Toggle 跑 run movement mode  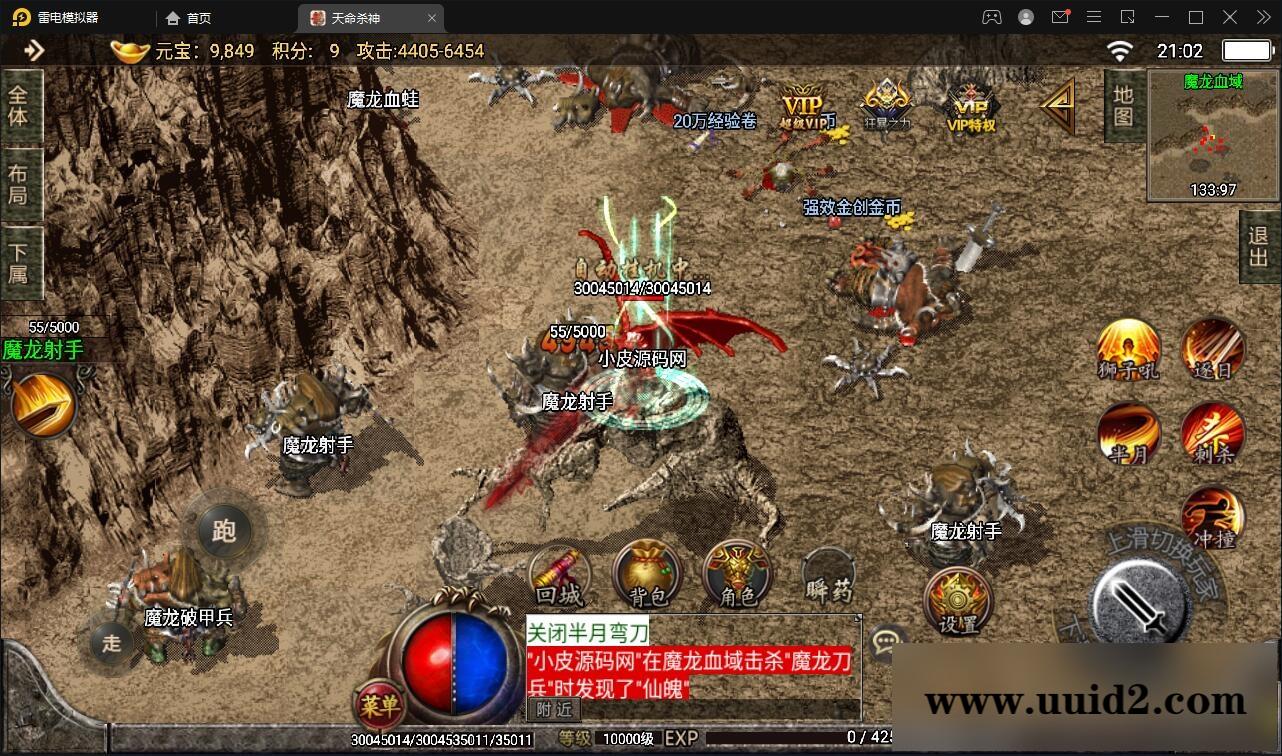224,532
